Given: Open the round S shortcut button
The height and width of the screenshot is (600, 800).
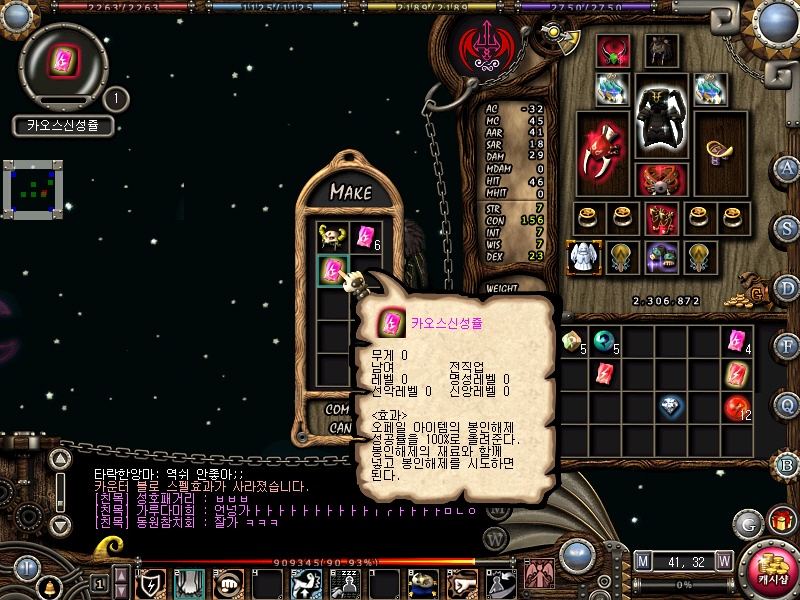Looking at the screenshot, I should point(788,228).
